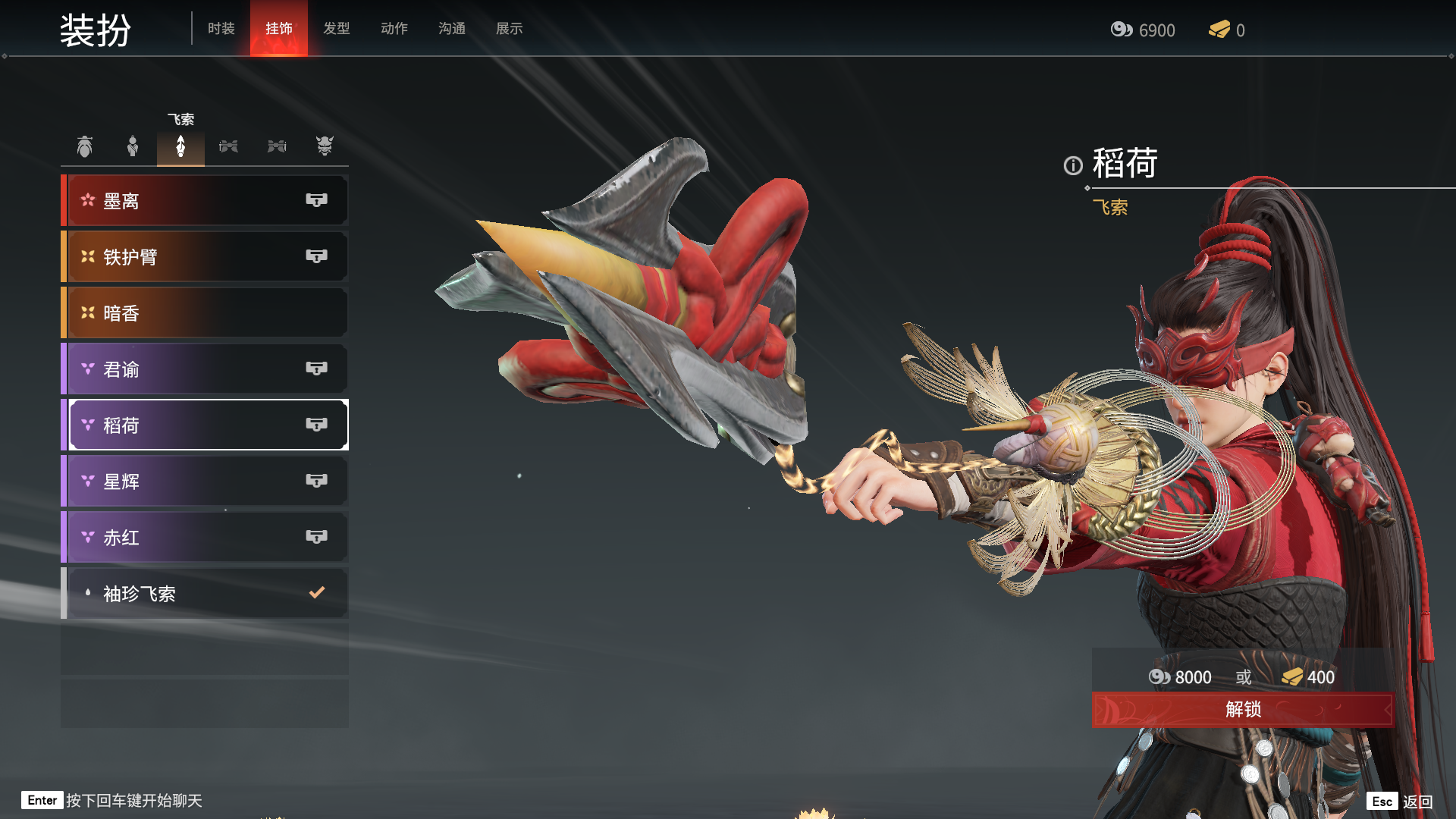Select 铁护臂 from the list

coord(205,257)
